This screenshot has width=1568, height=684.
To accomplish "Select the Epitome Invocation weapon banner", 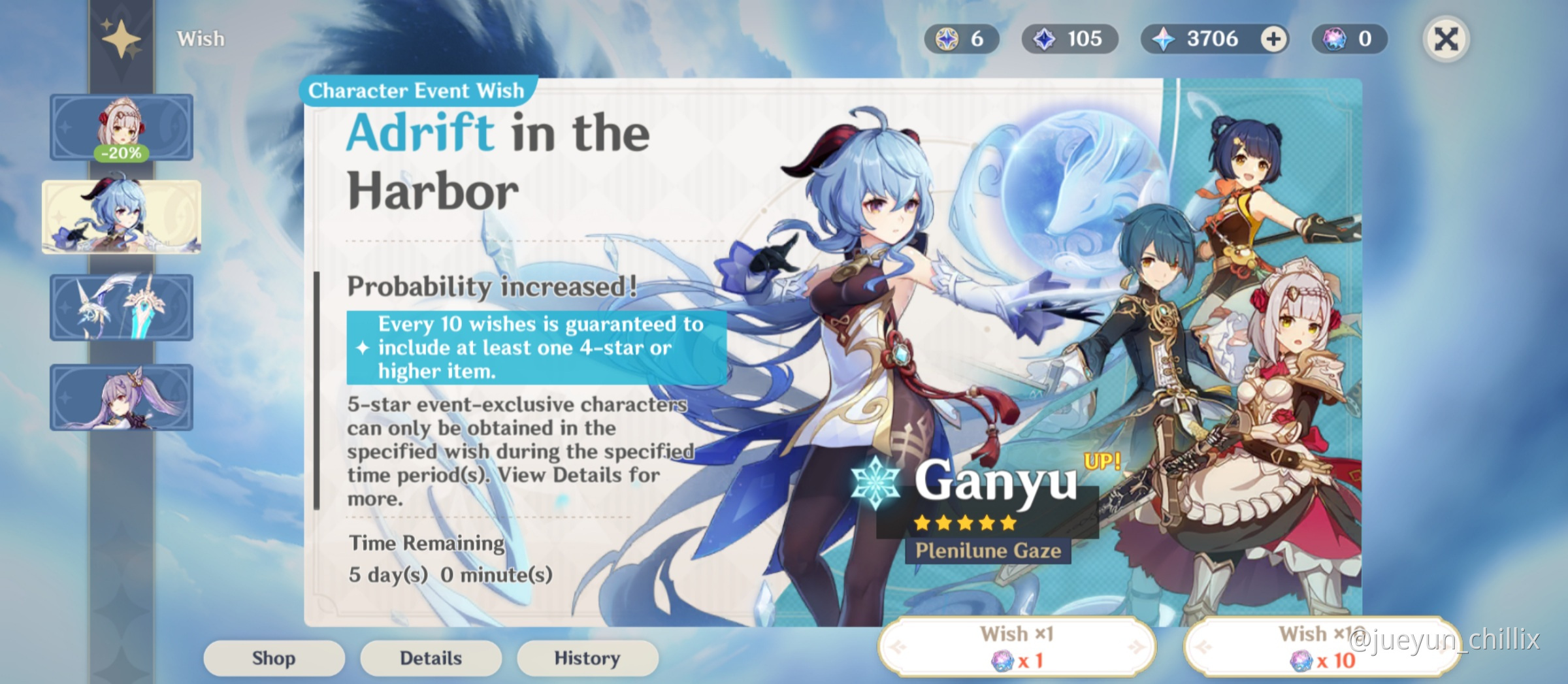I will click(122, 307).
